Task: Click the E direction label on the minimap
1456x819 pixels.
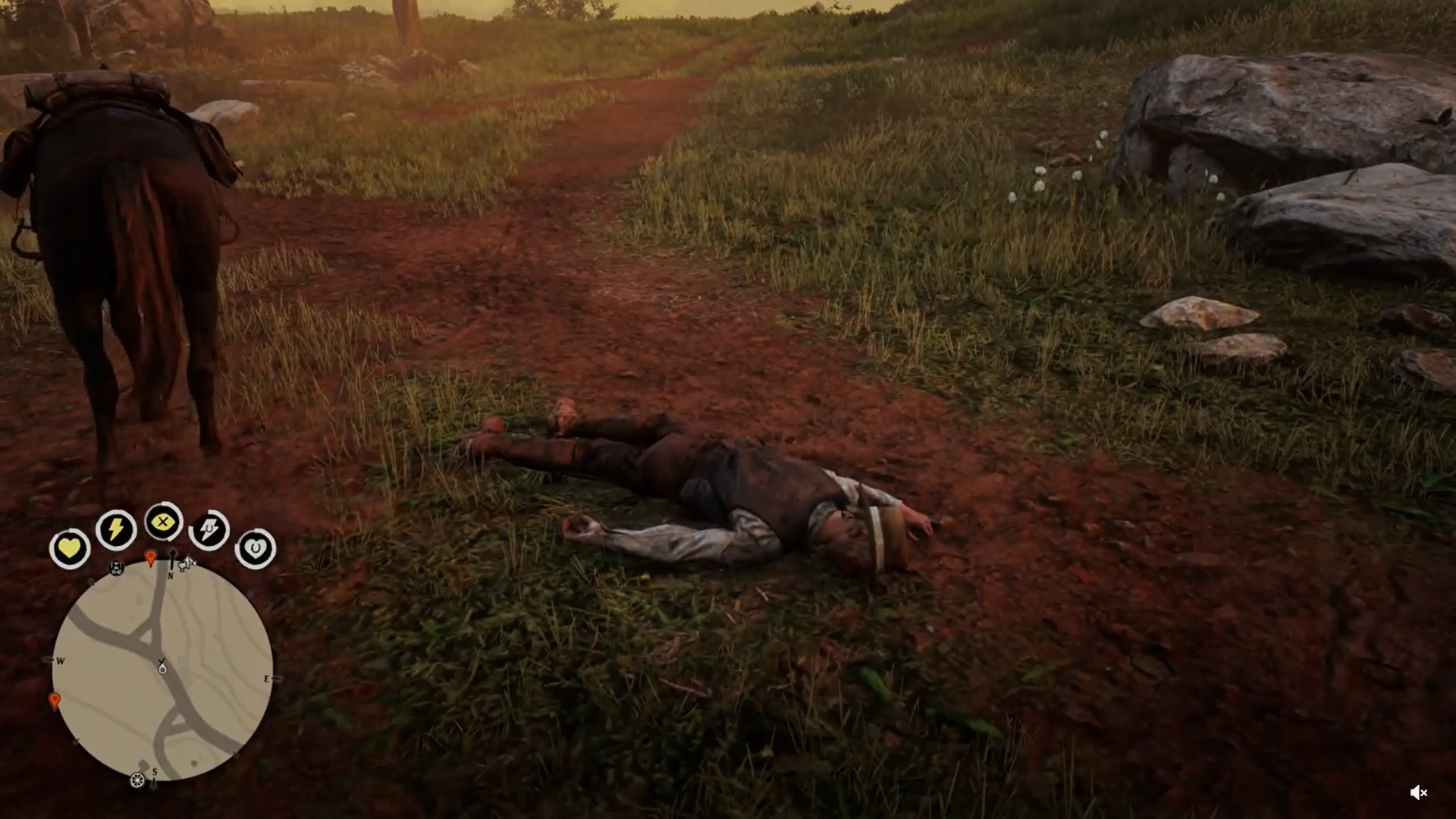Action: tap(267, 678)
